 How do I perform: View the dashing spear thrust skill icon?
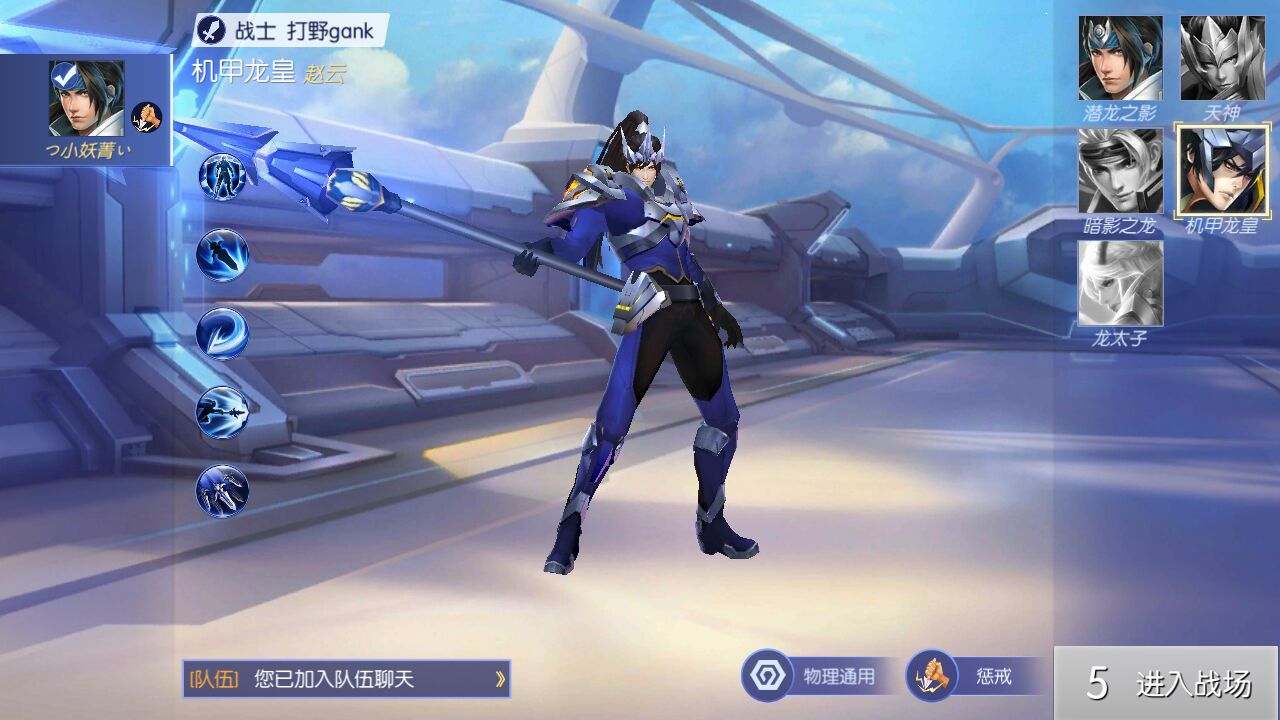(222, 255)
